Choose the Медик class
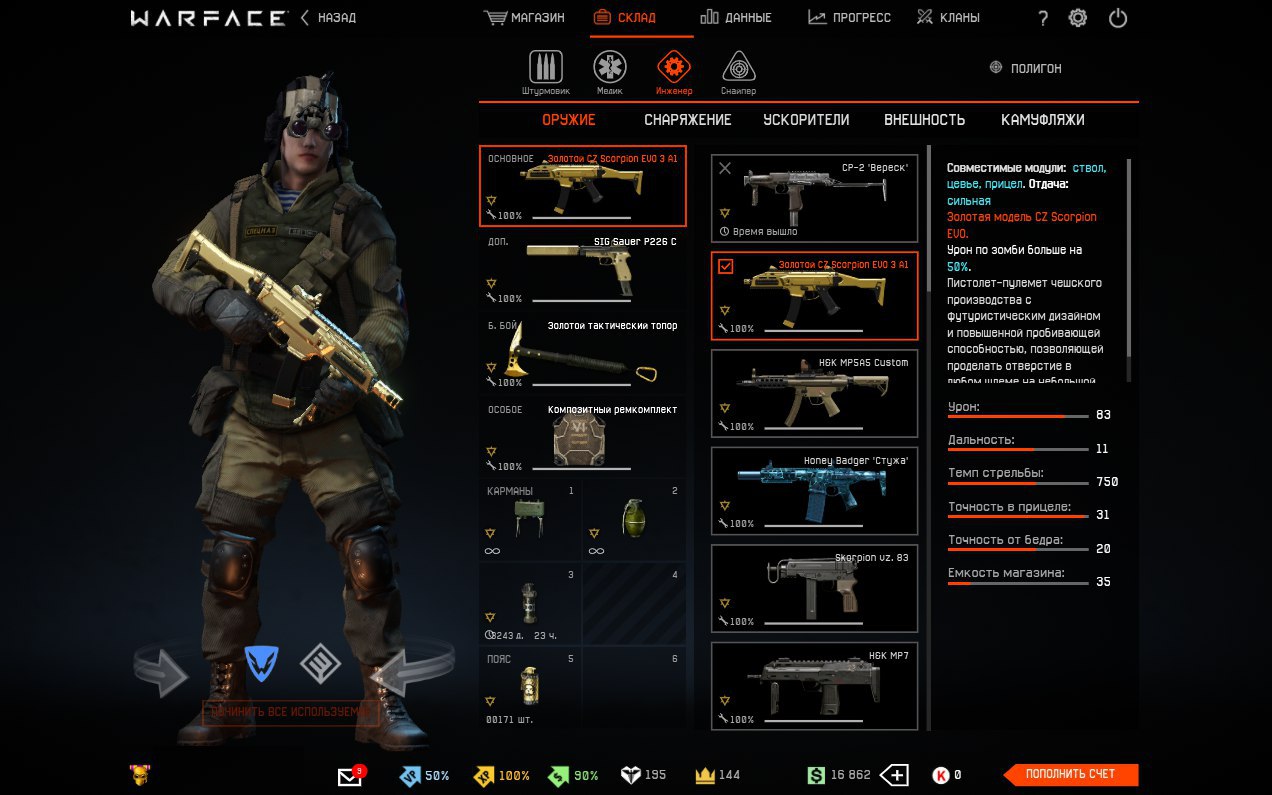 pos(610,72)
